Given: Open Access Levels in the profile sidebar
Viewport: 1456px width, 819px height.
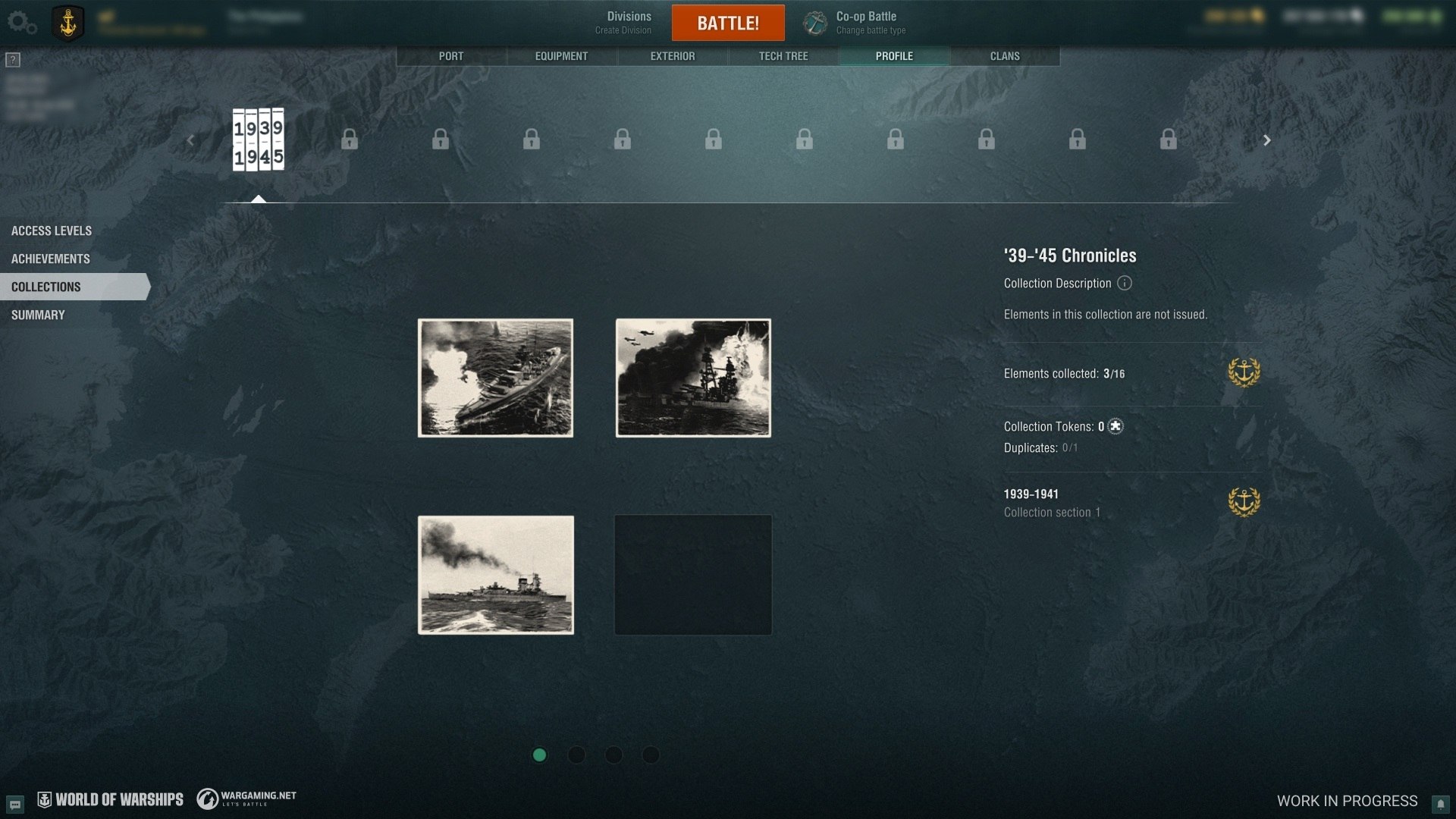Looking at the screenshot, I should point(52,231).
